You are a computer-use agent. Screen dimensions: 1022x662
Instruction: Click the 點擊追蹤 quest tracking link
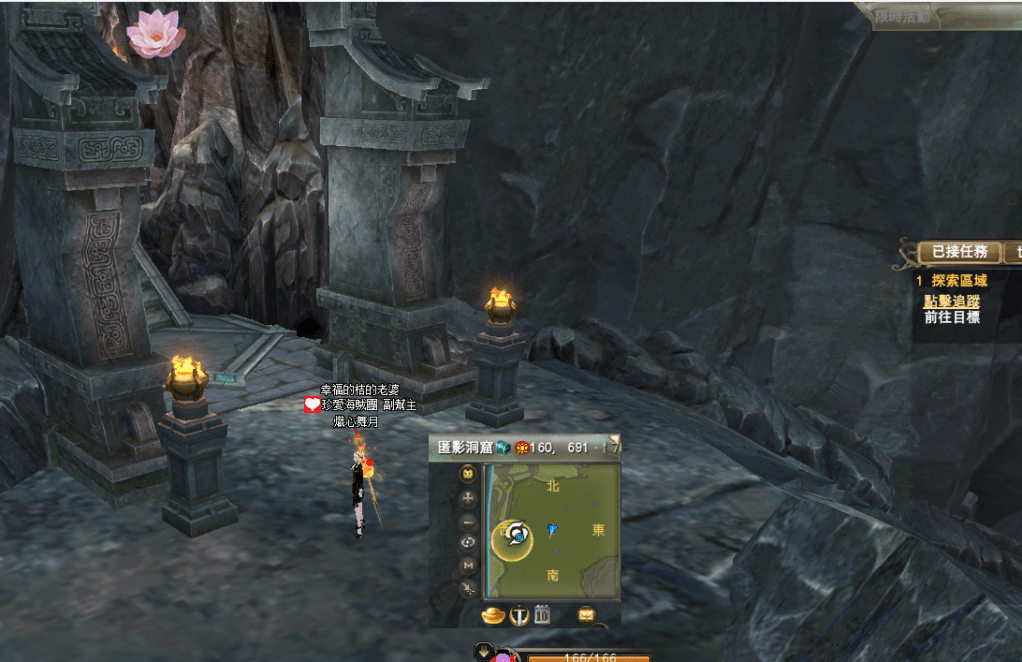pyautogui.click(x=951, y=301)
